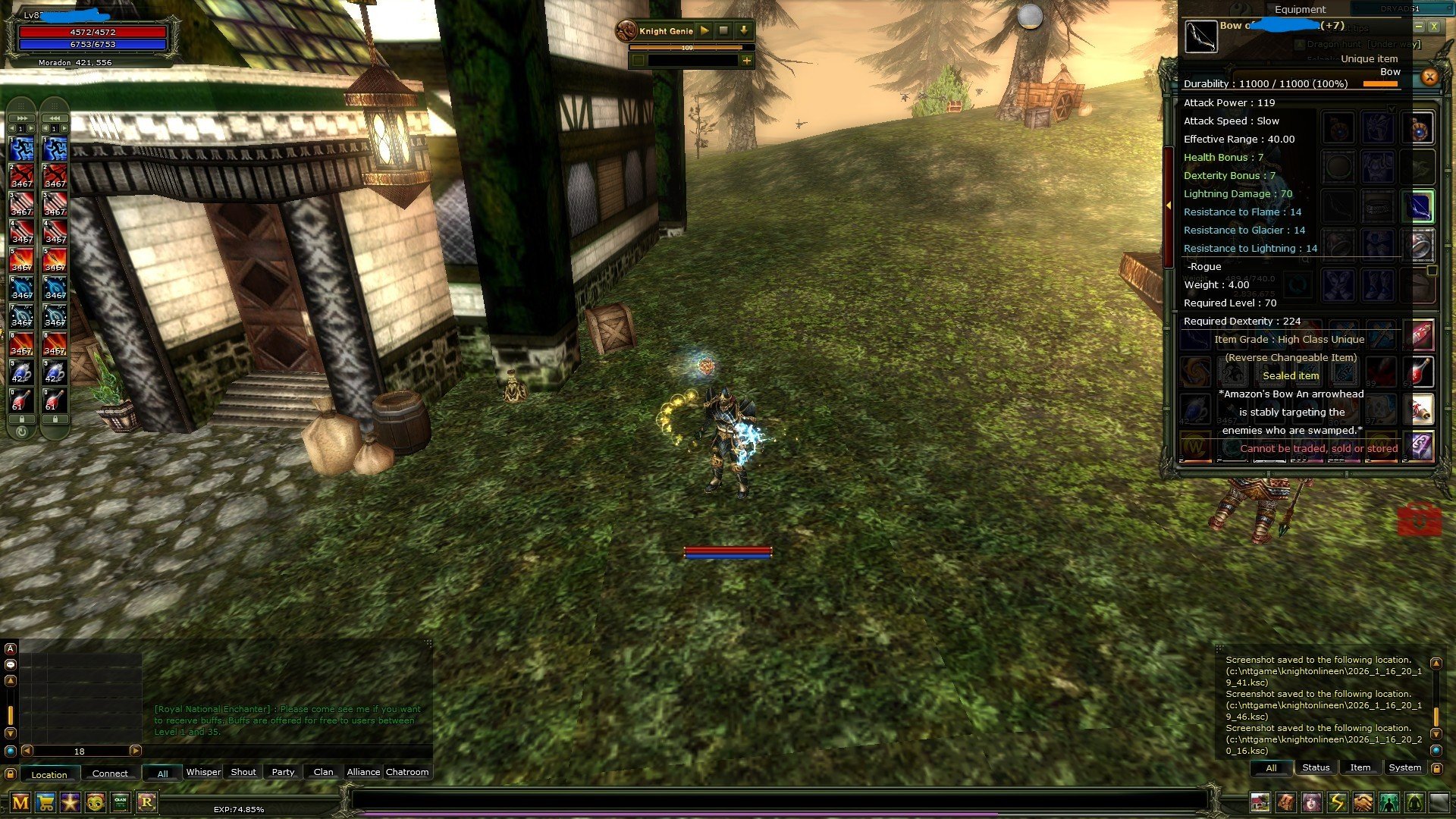
Task: Open the character portrait icon in bottom-right bar
Action: click(1313, 802)
